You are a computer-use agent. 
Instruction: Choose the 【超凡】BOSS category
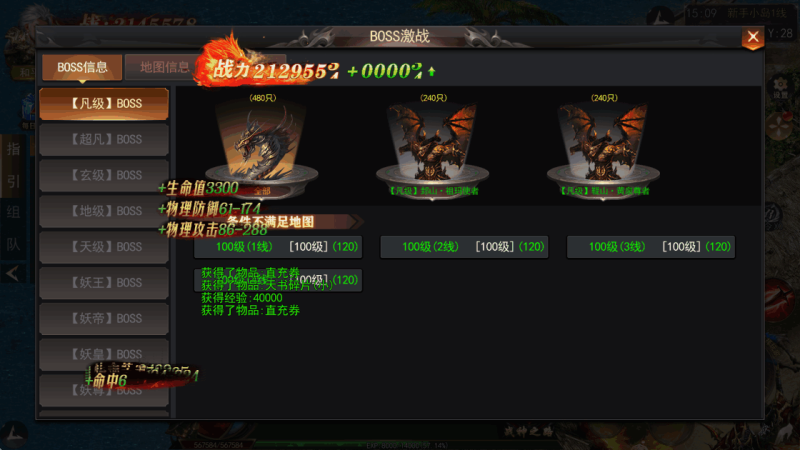tap(104, 139)
